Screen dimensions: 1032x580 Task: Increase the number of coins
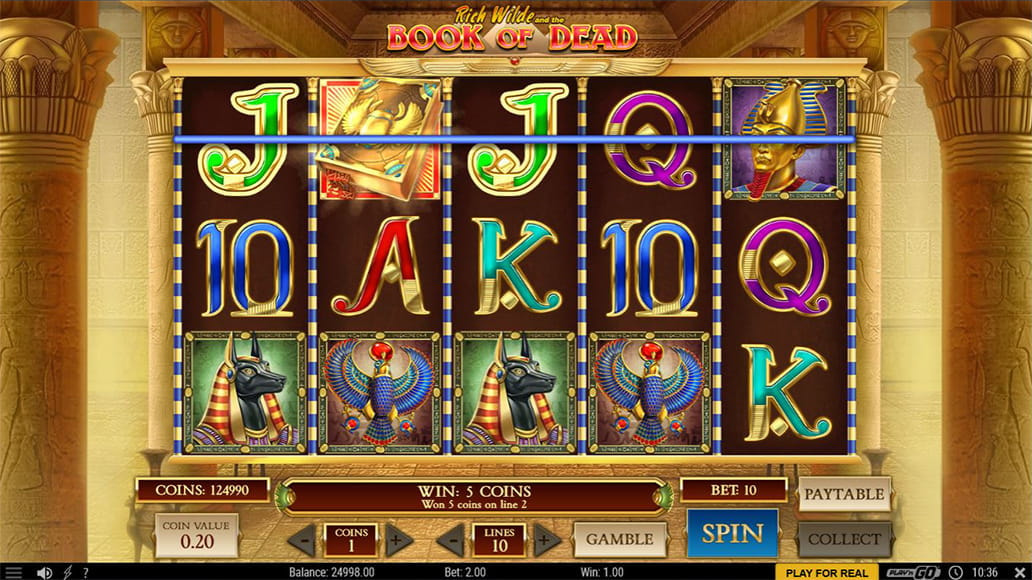click(x=396, y=540)
